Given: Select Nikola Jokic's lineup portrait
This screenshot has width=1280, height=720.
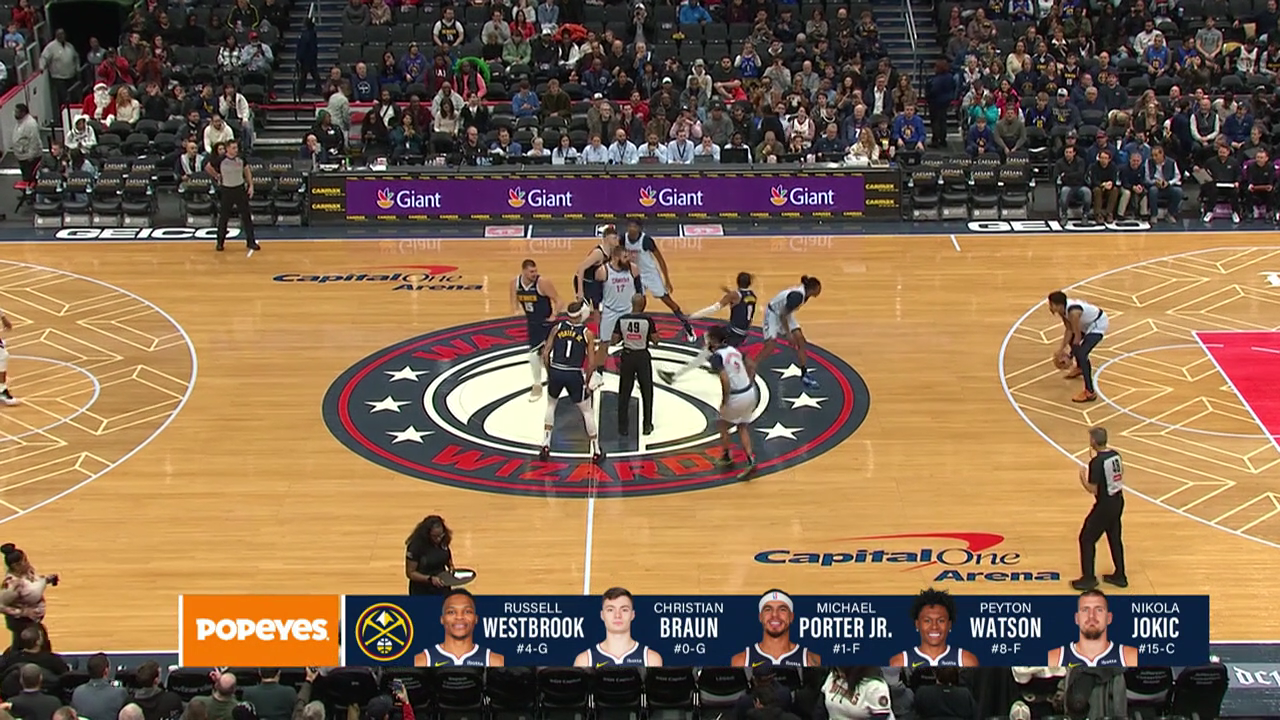Looking at the screenshot, I should (1092, 630).
